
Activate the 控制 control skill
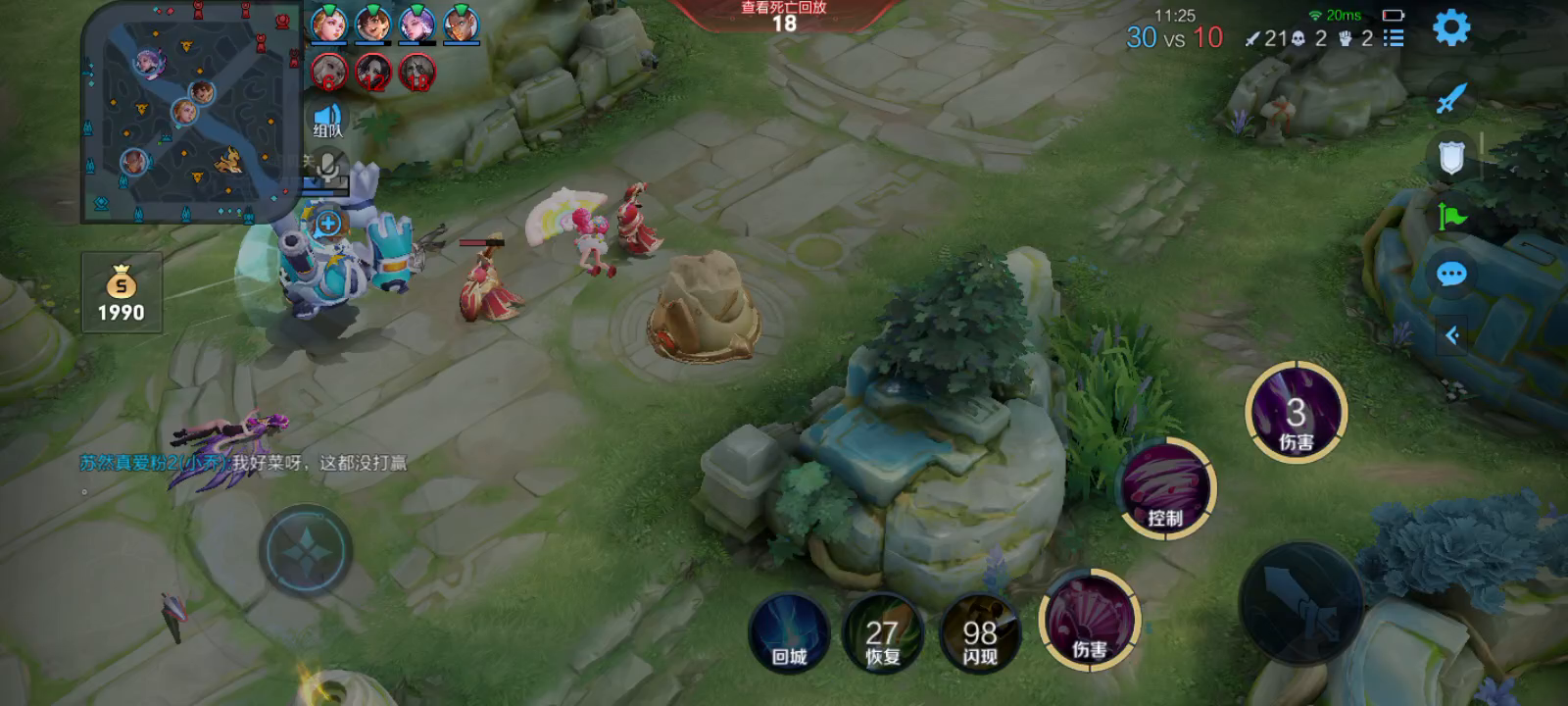pos(1166,489)
